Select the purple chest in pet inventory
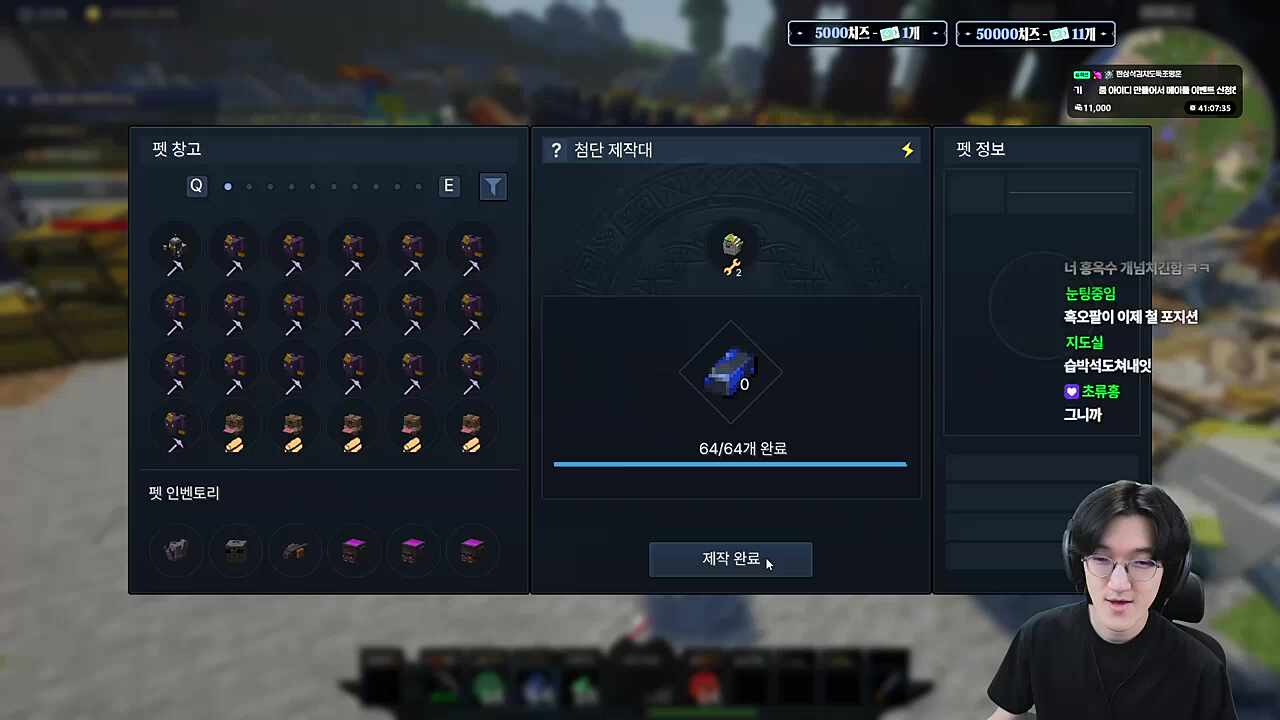Image resolution: width=1280 pixels, height=720 pixels. [353, 548]
